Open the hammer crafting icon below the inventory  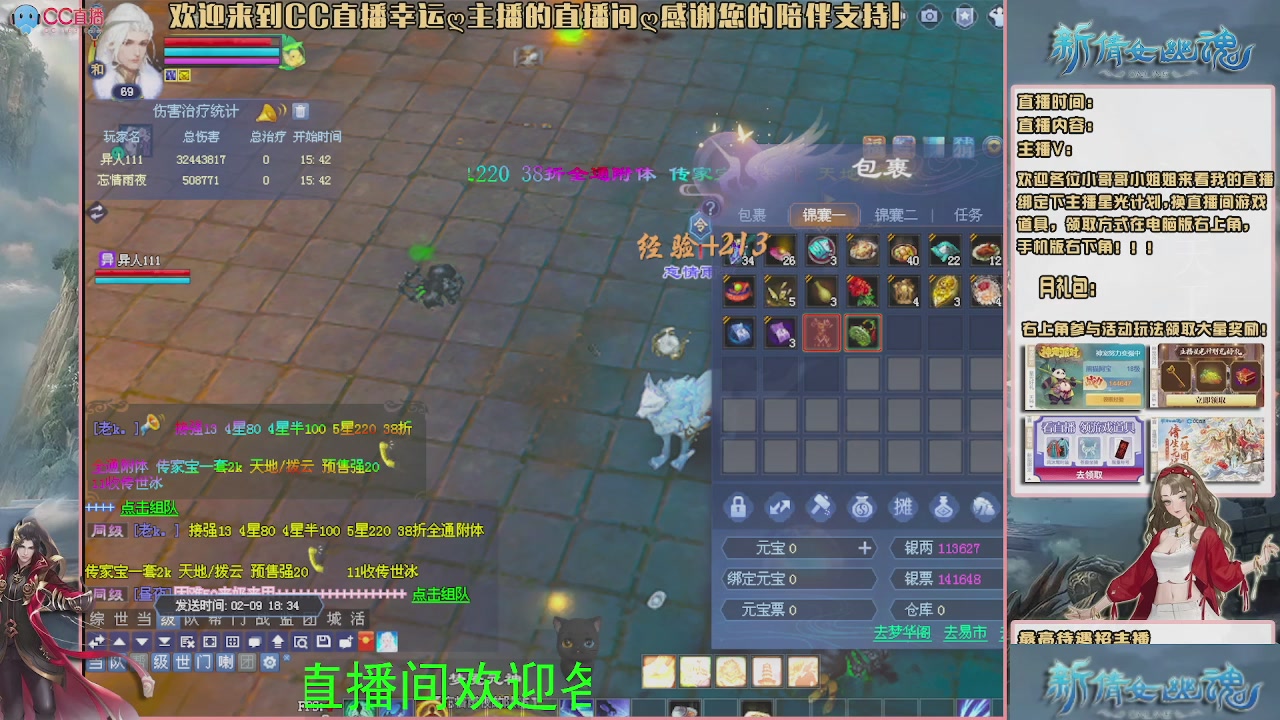coord(822,508)
